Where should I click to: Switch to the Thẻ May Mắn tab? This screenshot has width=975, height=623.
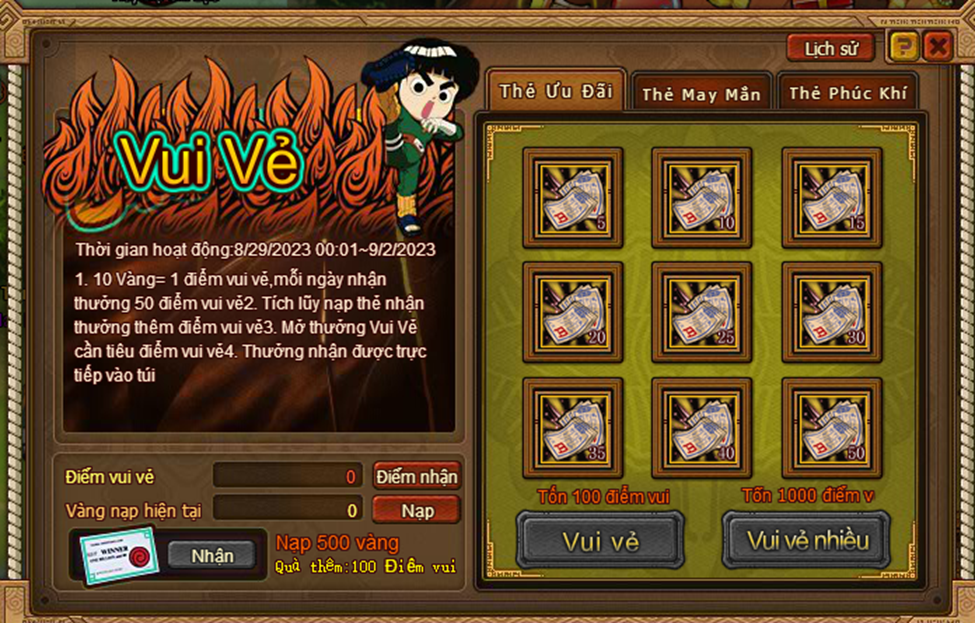701,94
